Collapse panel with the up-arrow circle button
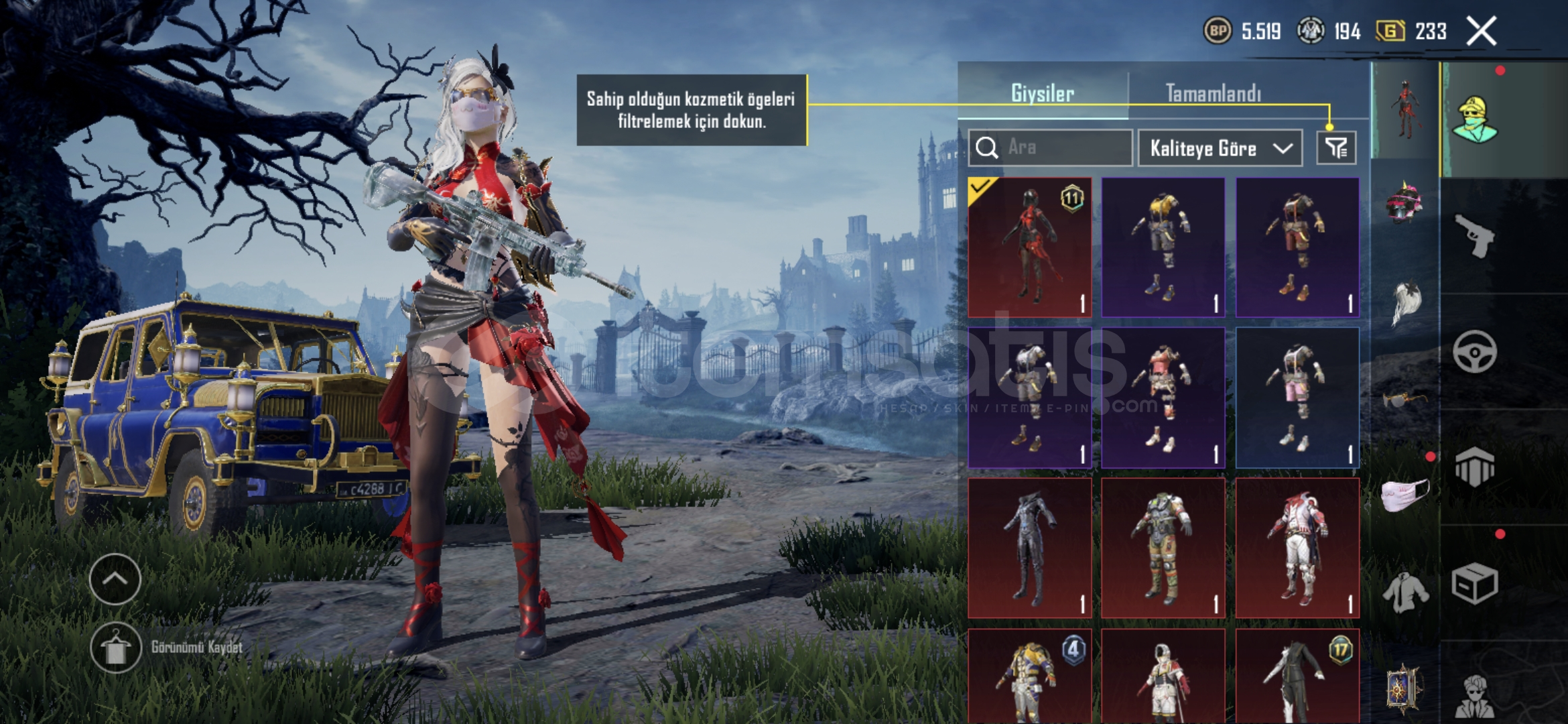 (115, 579)
